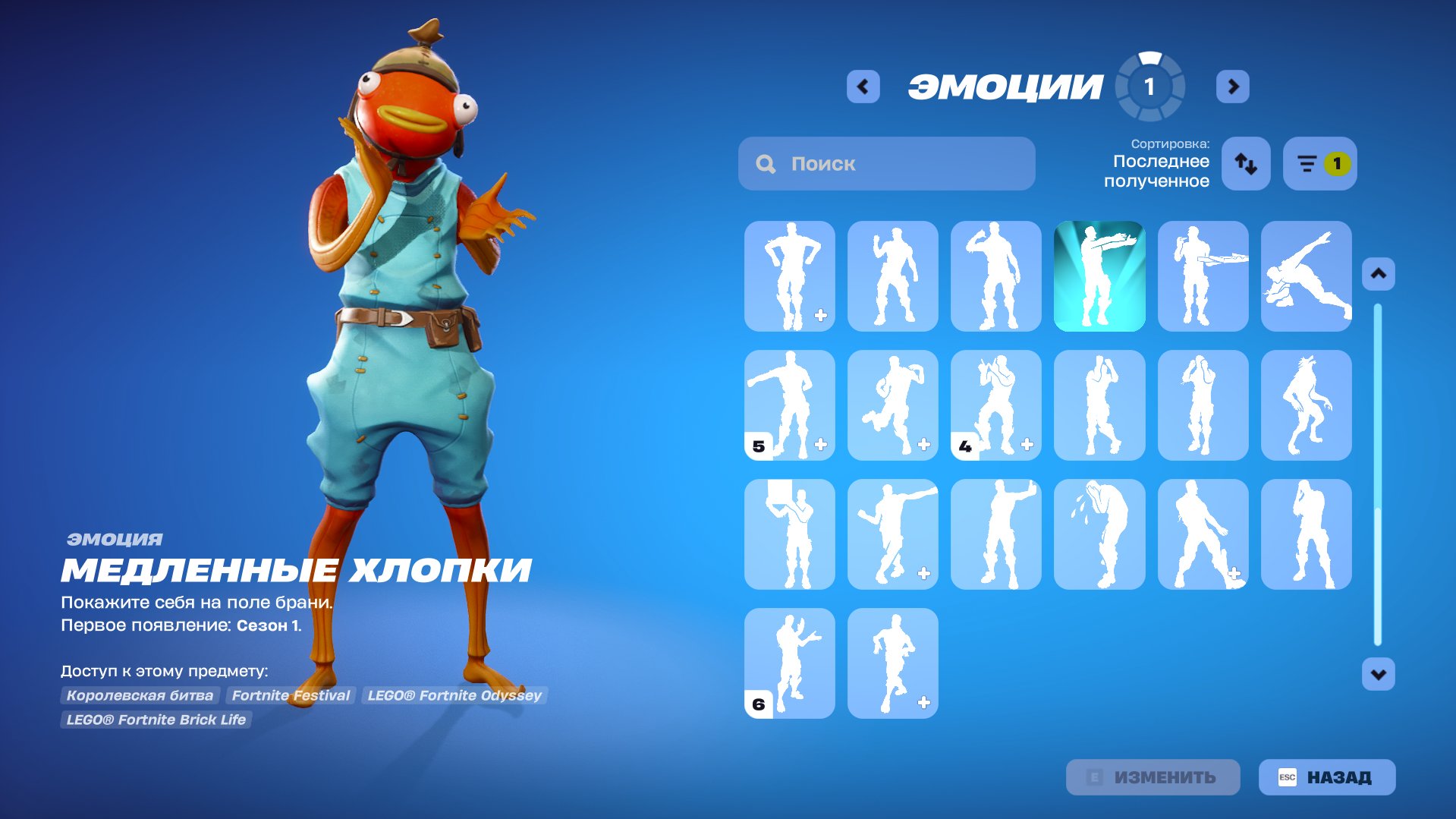
Task: Select the werewolf dance emote thumbnail
Action: (x=1306, y=405)
